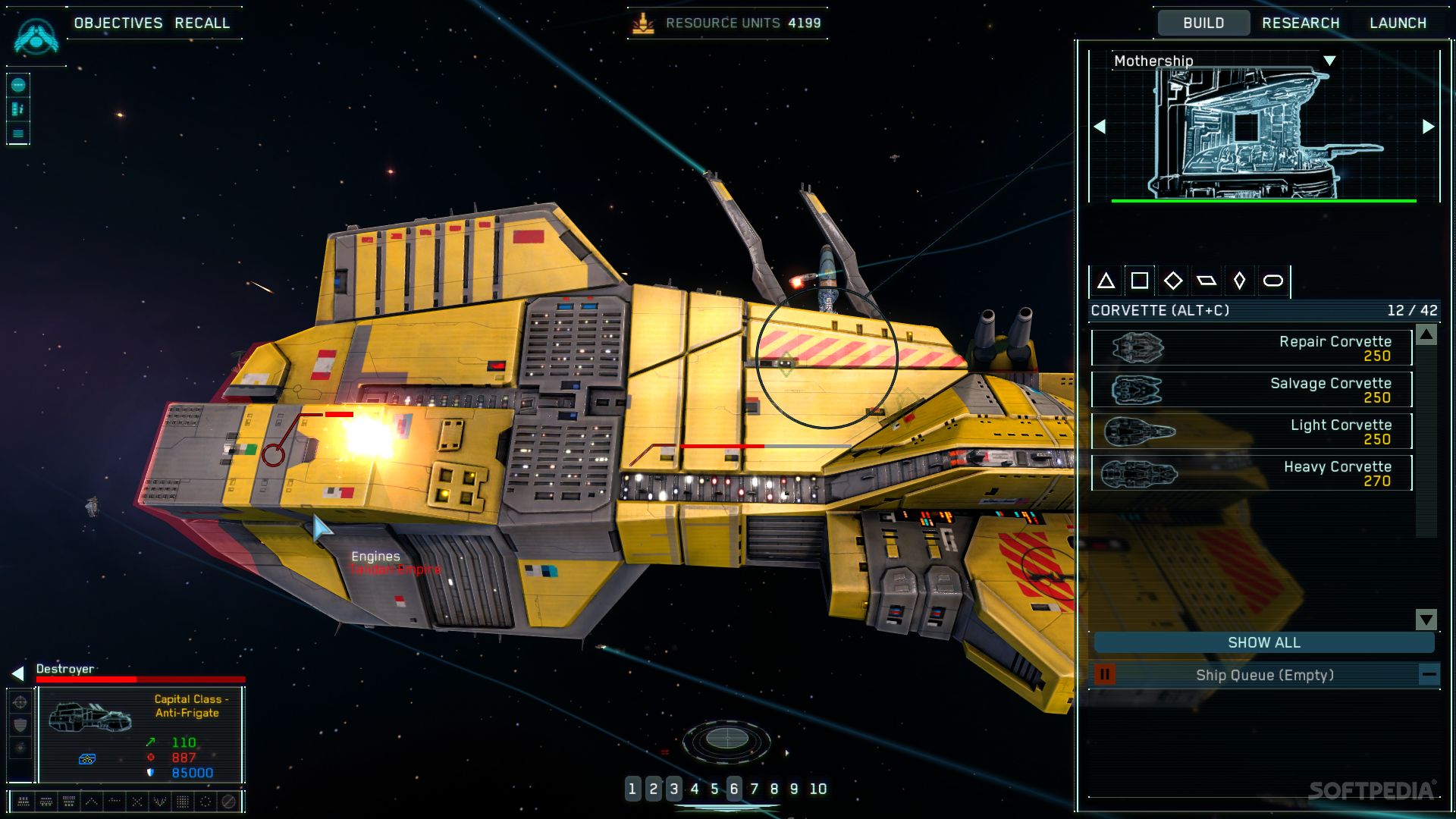Pause the ship build queue
This screenshot has width=1456, height=819.
pyautogui.click(x=1106, y=673)
